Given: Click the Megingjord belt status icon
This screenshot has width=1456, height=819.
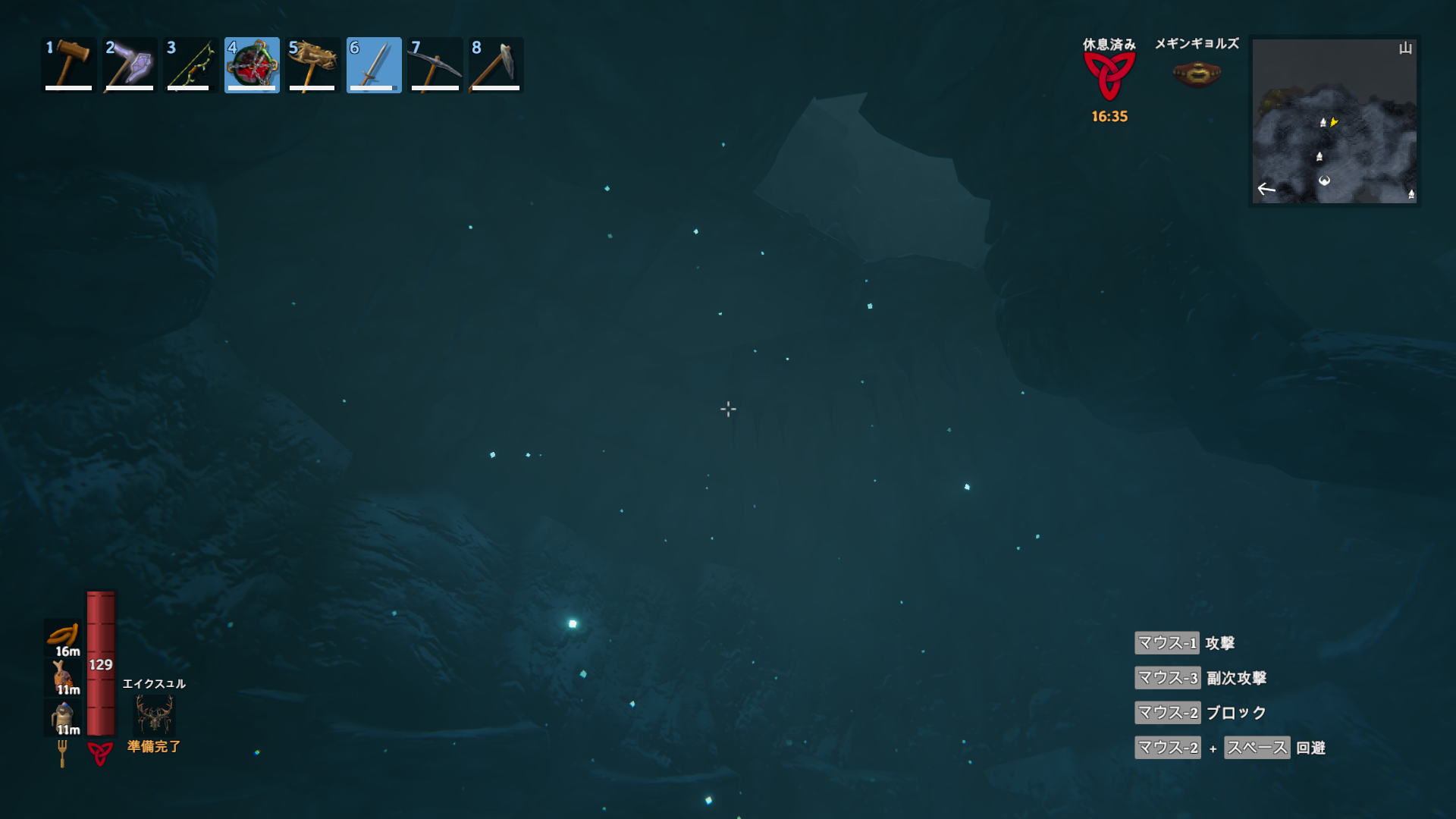Looking at the screenshot, I should (1196, 74).
